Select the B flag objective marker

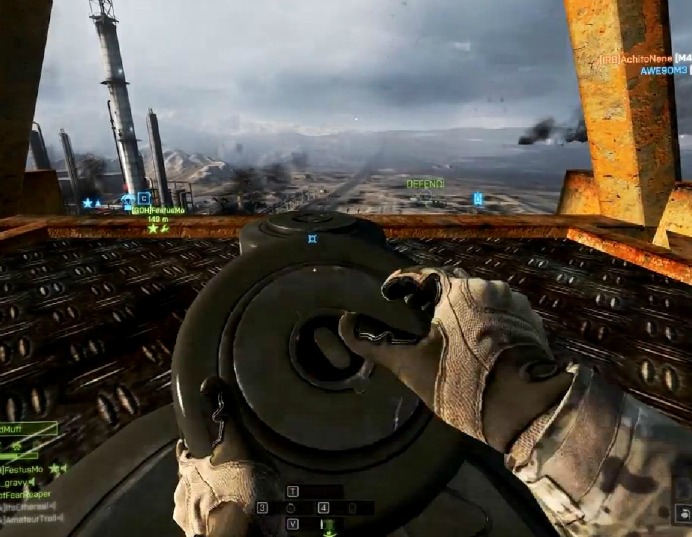click(143, 199)
